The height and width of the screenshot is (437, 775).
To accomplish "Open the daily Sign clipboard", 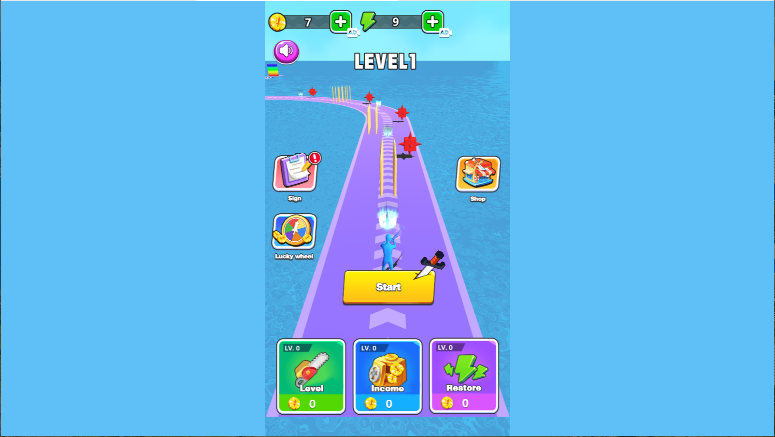I will [295, 173].
